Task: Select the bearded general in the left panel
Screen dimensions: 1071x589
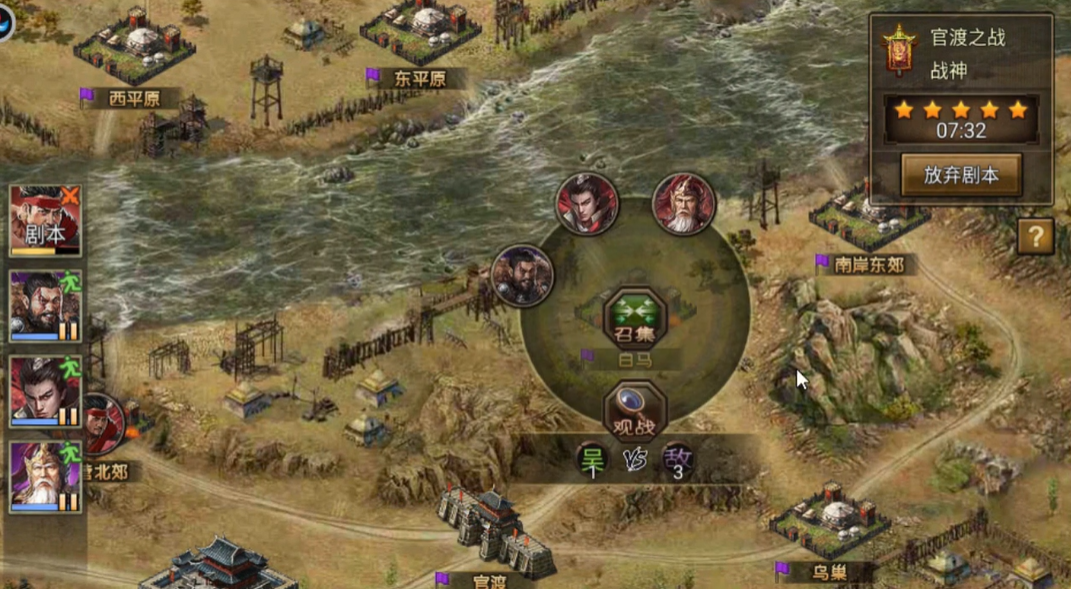Action: coord(45,306)
